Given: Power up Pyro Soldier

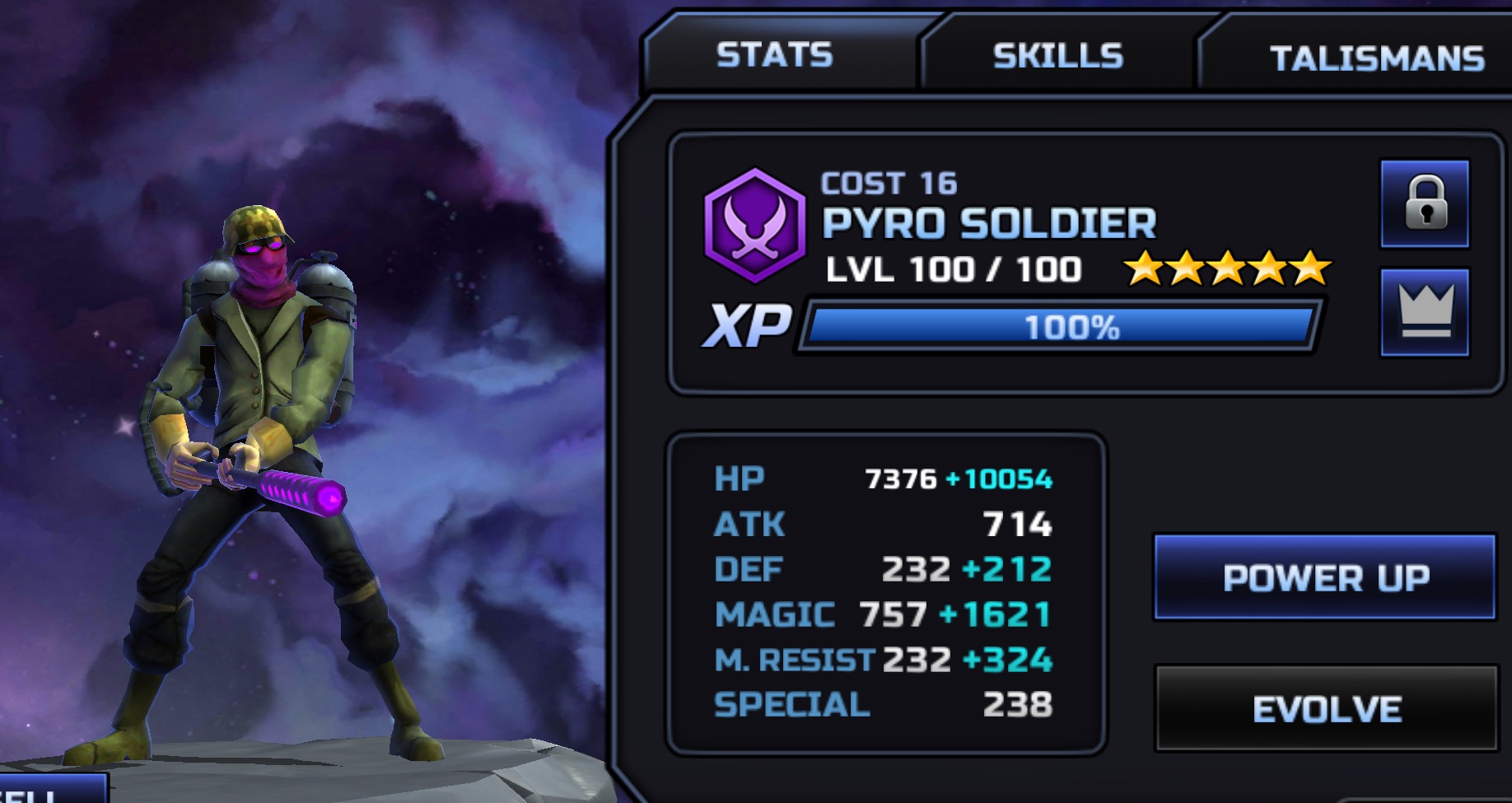Looking at the screenshot, I should tap(1324, 577).
